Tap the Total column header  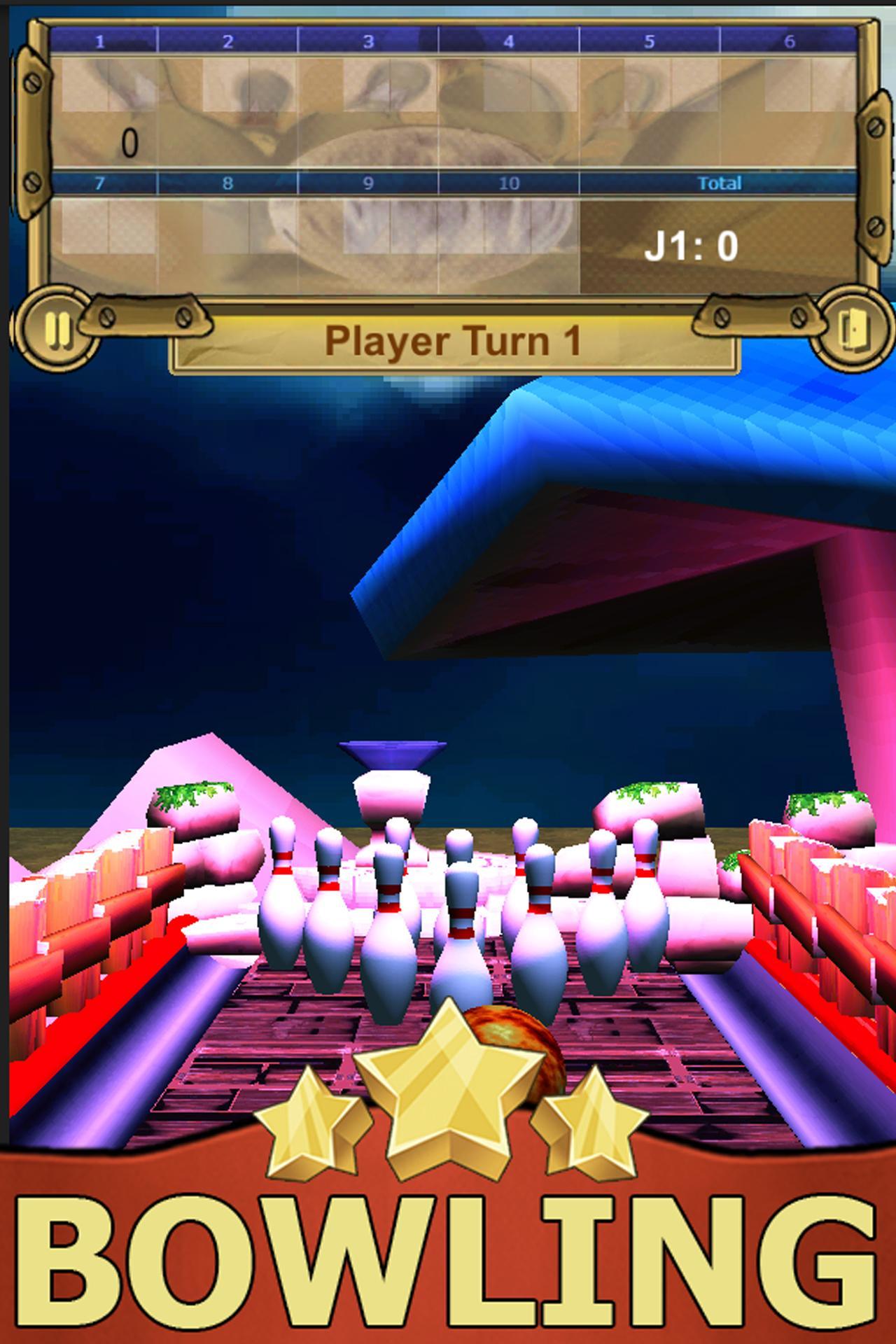[721, 182]
